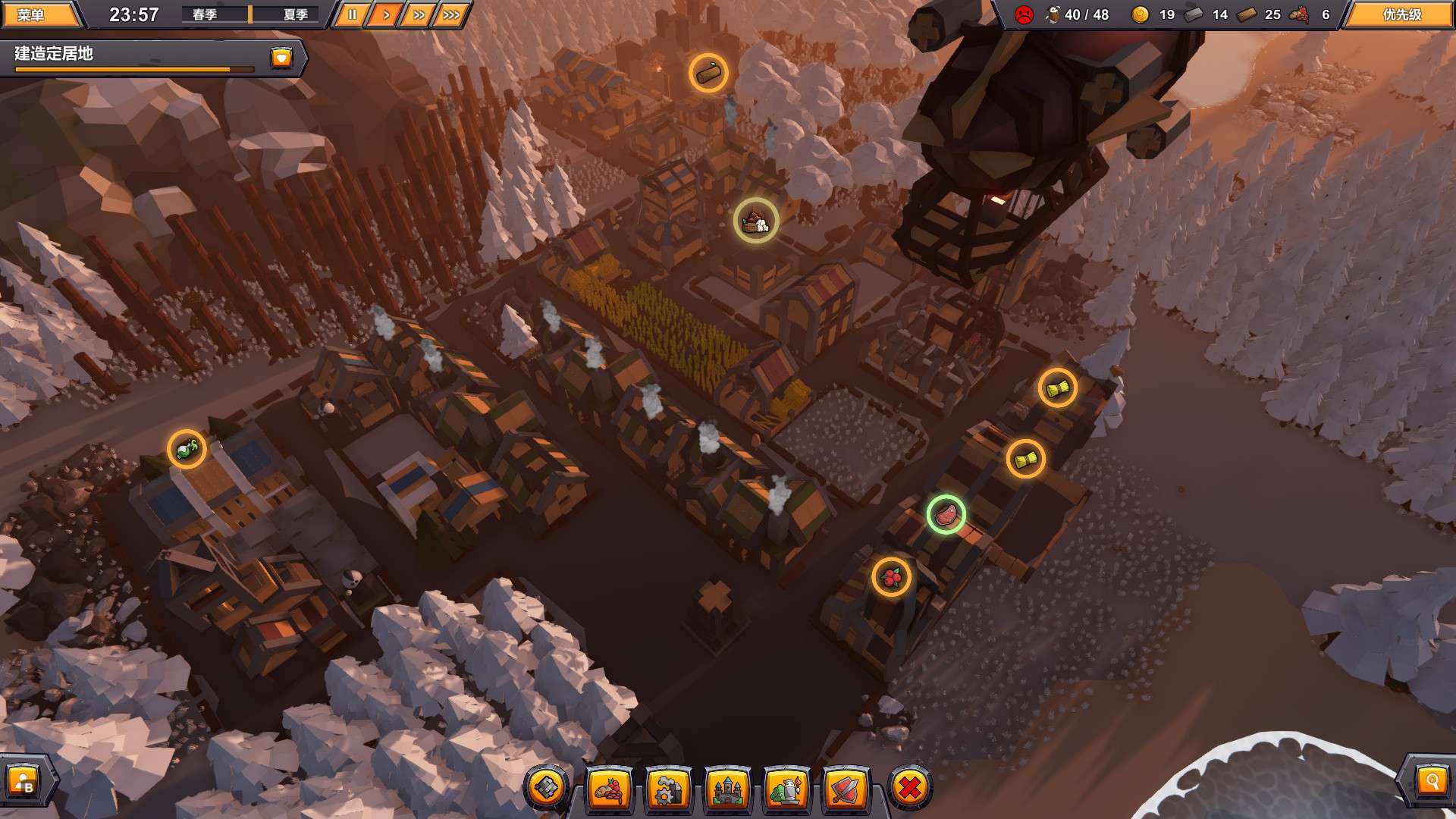Open the 菜单 menu
This screenshot has height=819, width=1456.
point(38,14)
